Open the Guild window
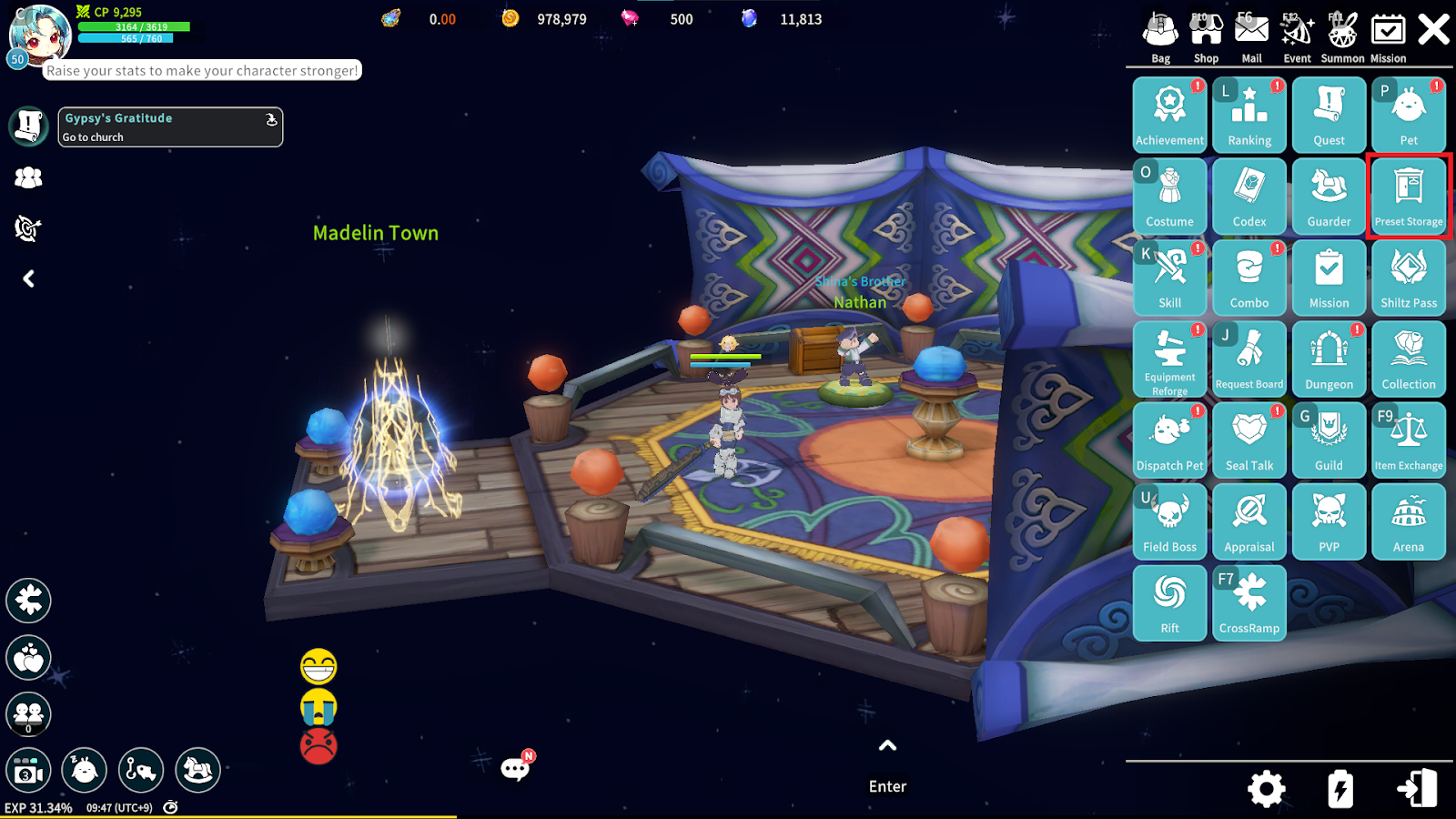The image size is (1456, 819). tap(1329, 440)
